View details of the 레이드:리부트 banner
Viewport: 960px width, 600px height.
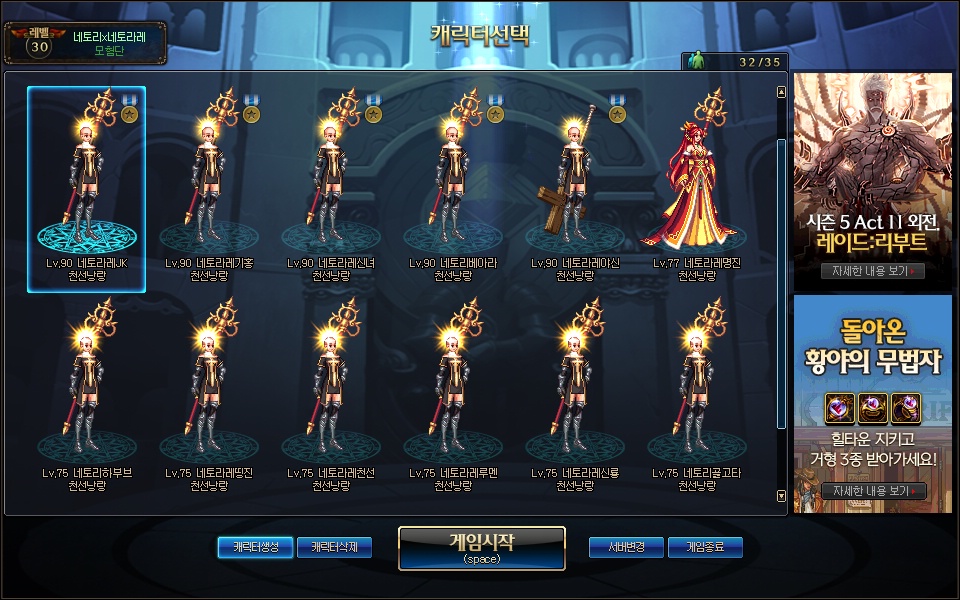pos(872,271)
